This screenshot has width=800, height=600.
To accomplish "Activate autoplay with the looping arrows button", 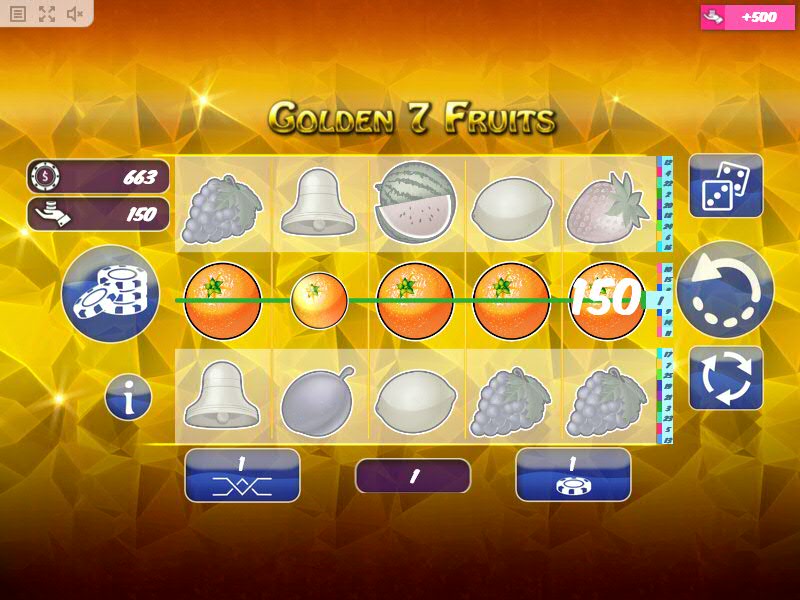I will click(725, 378).
